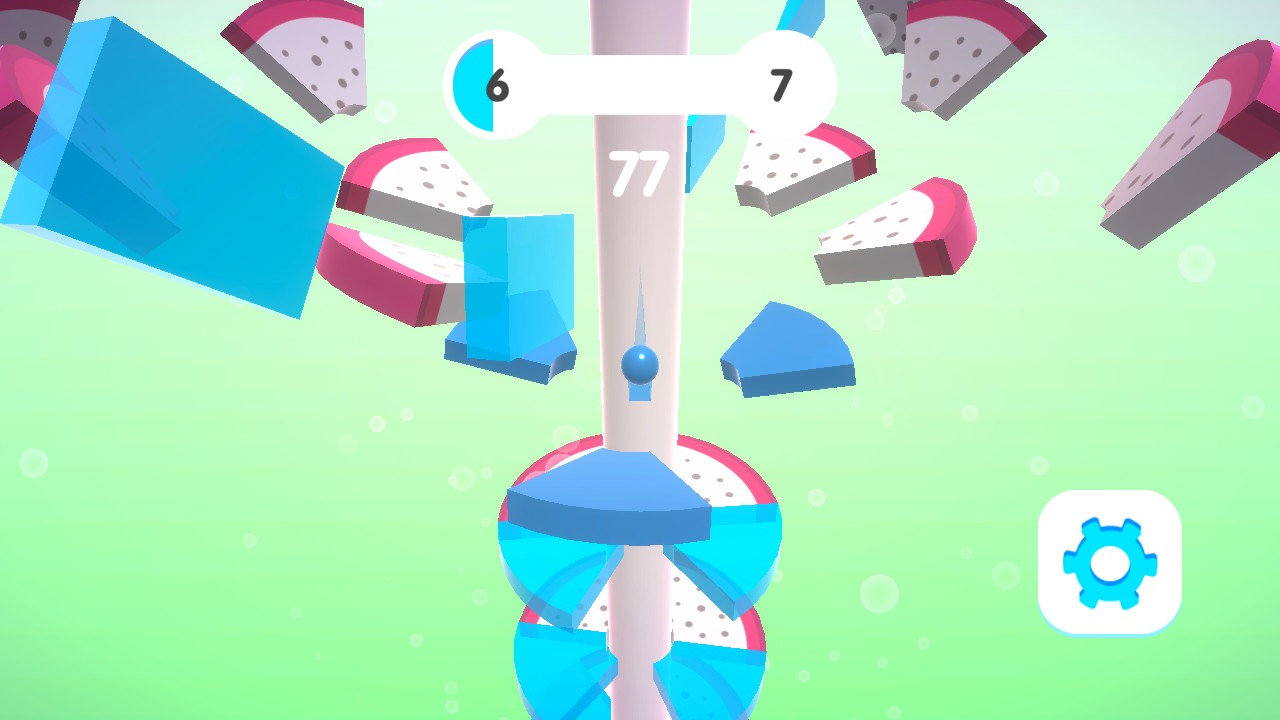
Task: Open the settings gear icon
Action: point(1110,562)
